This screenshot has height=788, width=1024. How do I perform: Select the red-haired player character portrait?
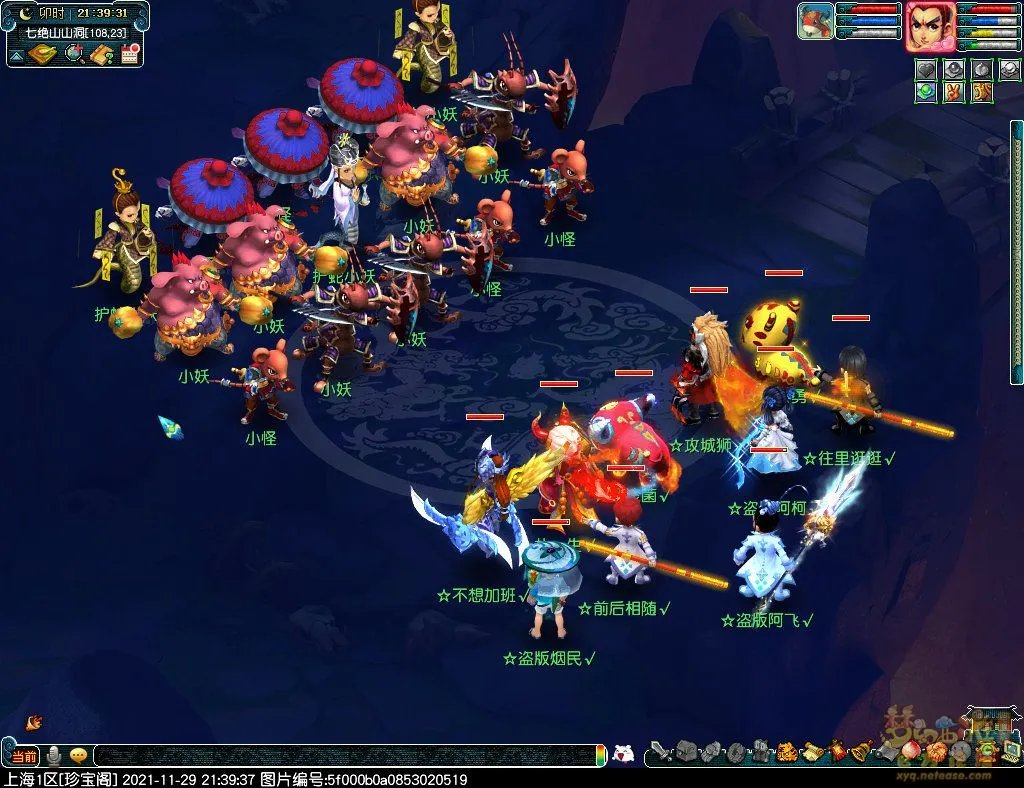(927, 26)
